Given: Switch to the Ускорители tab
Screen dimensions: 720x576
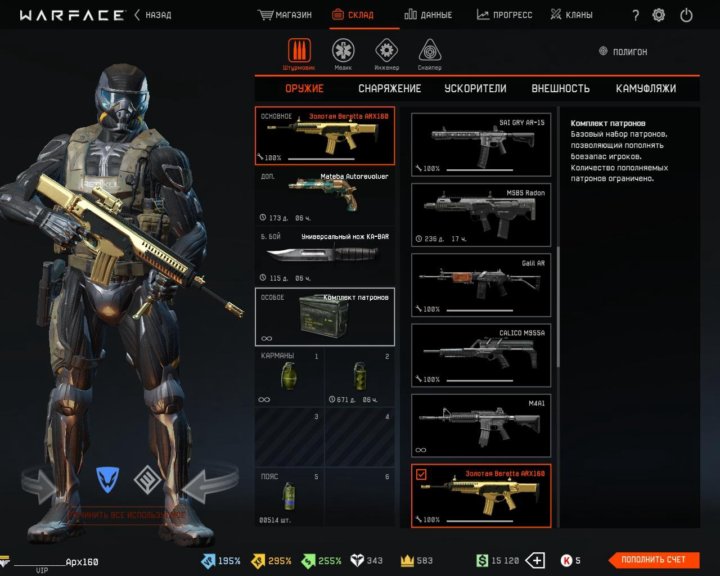Looking at the screenshot, I should [x=475, y=88].
